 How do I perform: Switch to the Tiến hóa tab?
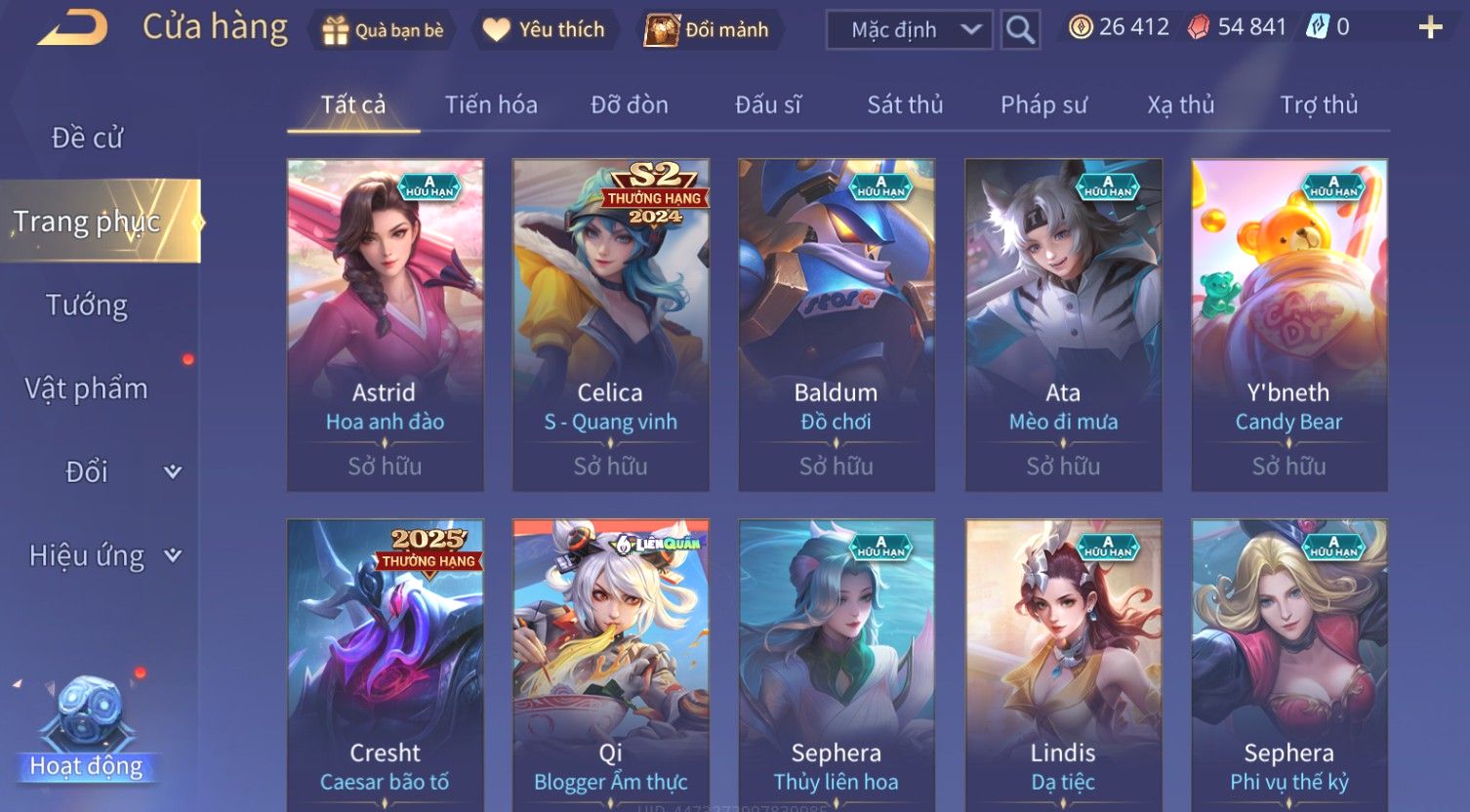point(491,104)
